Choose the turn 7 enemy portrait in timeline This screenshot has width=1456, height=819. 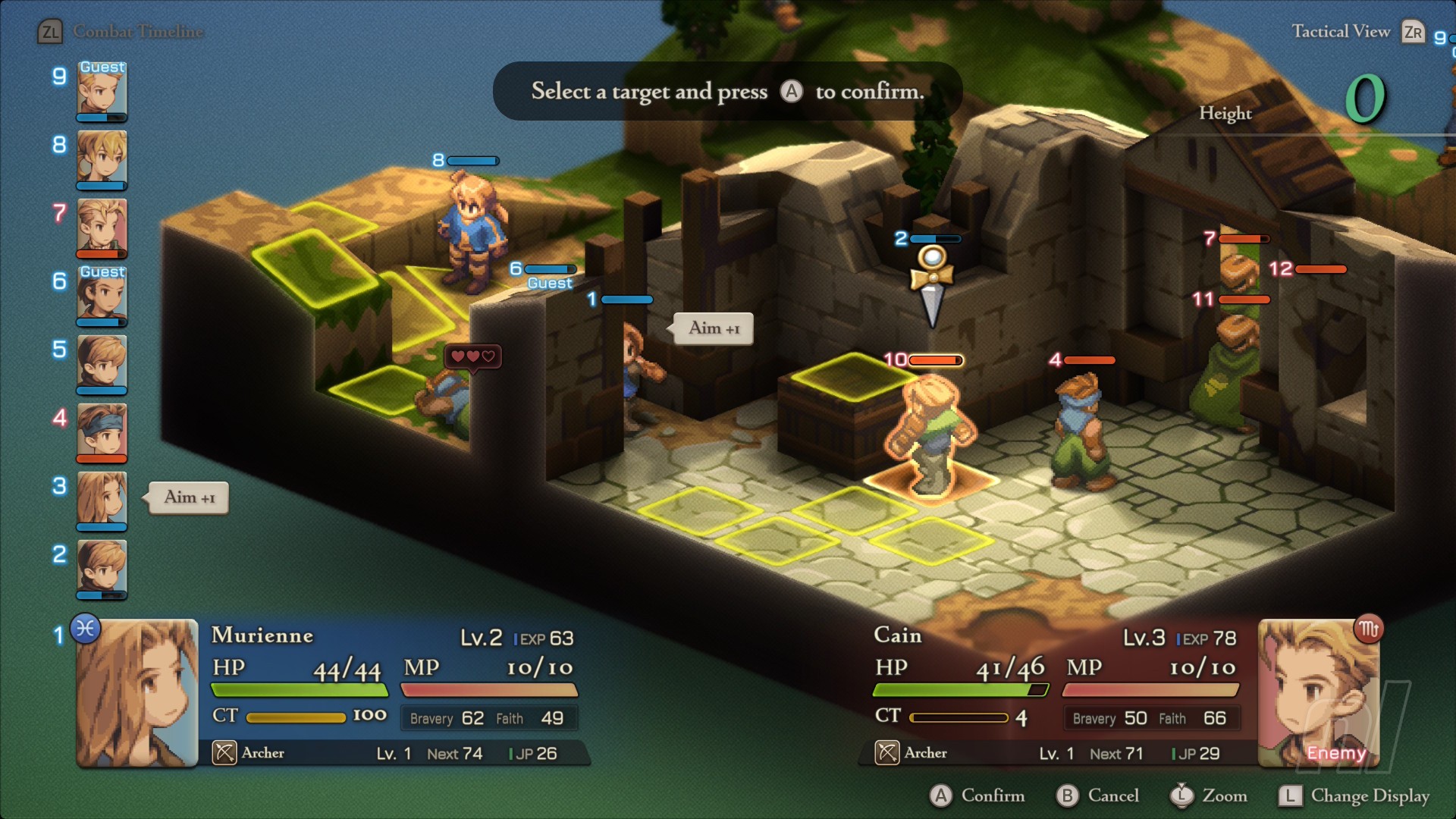tap(102, 227)
